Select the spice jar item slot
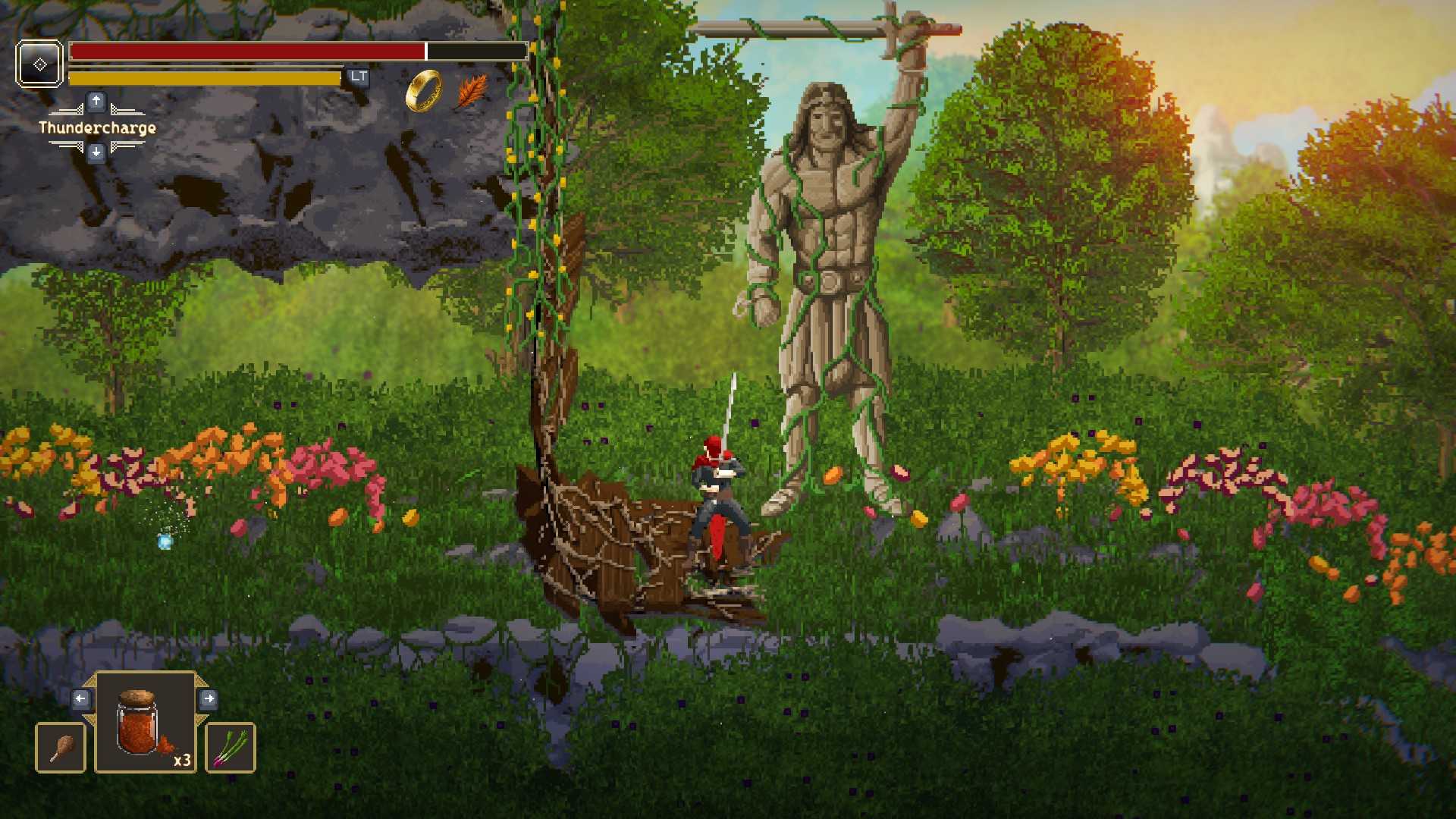 coord(145,723)
